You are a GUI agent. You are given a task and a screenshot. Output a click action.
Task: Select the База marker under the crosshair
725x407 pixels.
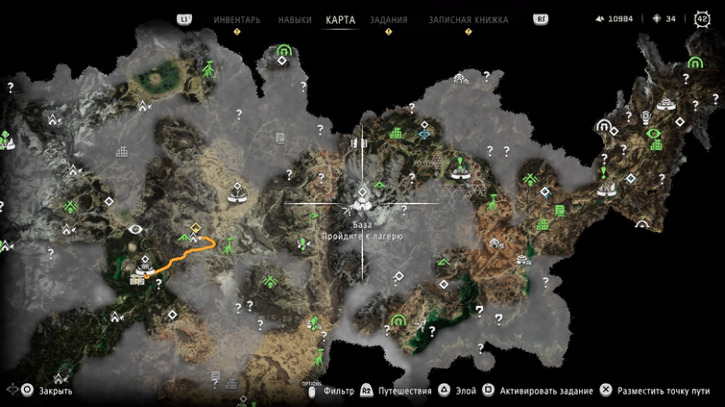pyautogui.click(x=362, y=203)
